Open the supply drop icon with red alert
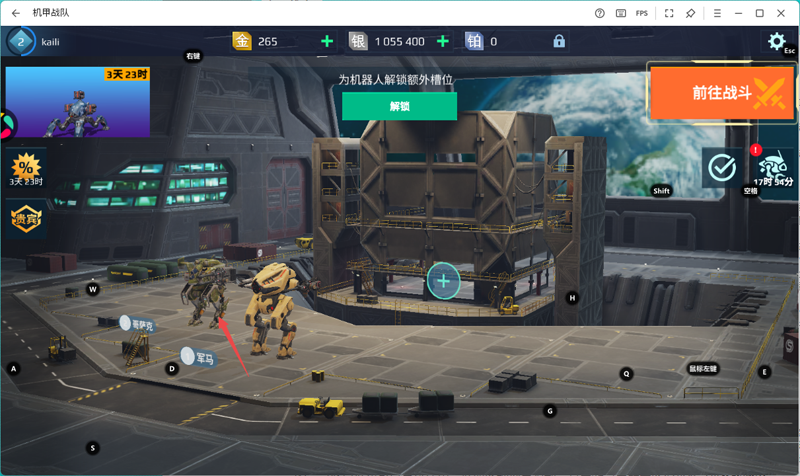Viewport: 800px width, 476px height. pos(773,167)
